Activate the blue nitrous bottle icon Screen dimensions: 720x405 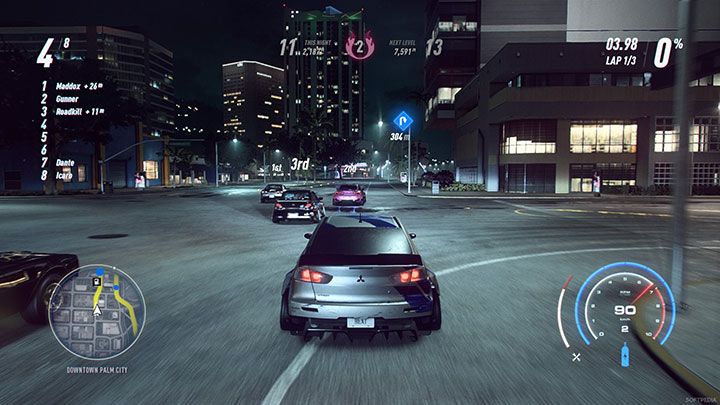click(x=625, y=355)
